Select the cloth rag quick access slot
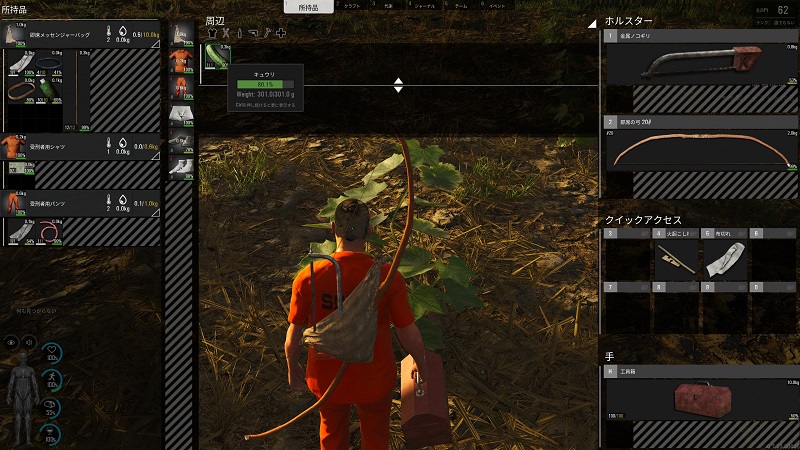Screen dimensions: 800x450 point(724,259)
